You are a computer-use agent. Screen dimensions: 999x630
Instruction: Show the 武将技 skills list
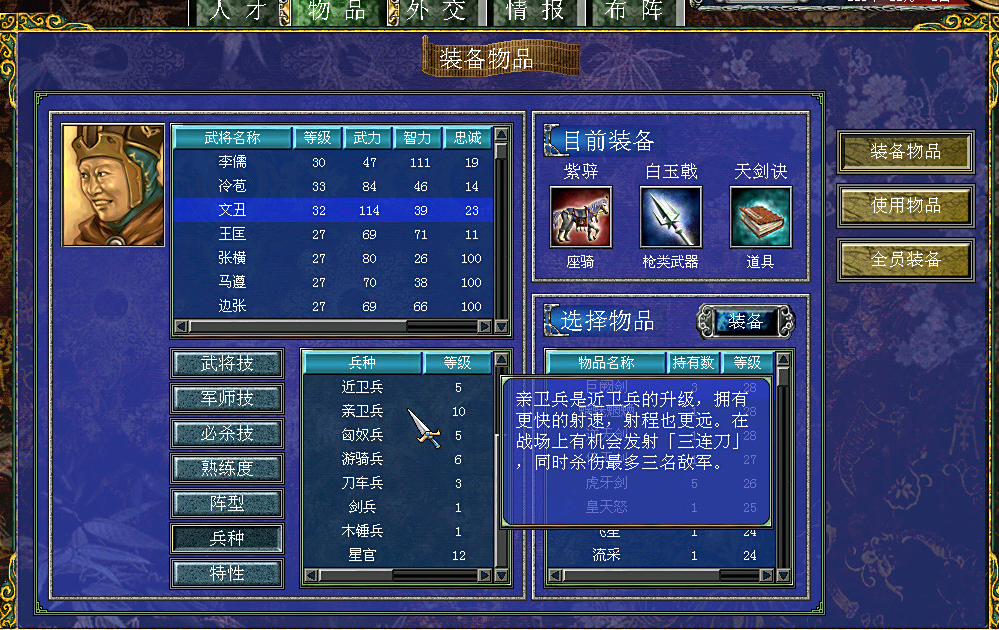pos(227,363)
